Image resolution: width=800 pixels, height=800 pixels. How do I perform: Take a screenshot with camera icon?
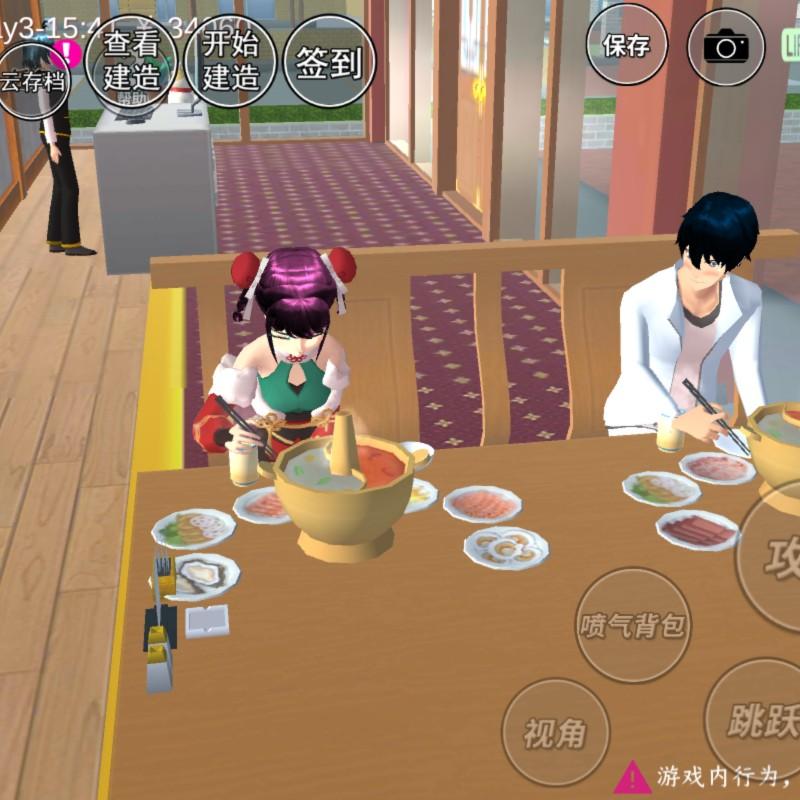[x=727, y=47]
